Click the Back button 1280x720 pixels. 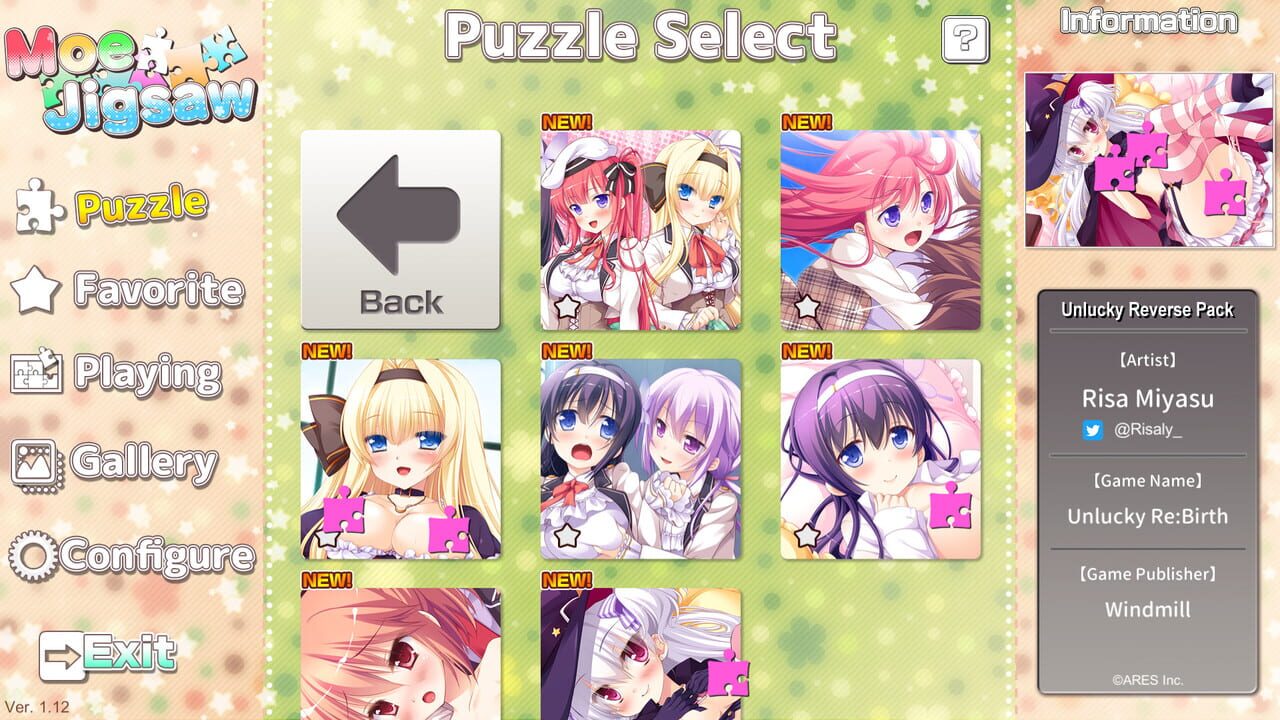point(399,228)
